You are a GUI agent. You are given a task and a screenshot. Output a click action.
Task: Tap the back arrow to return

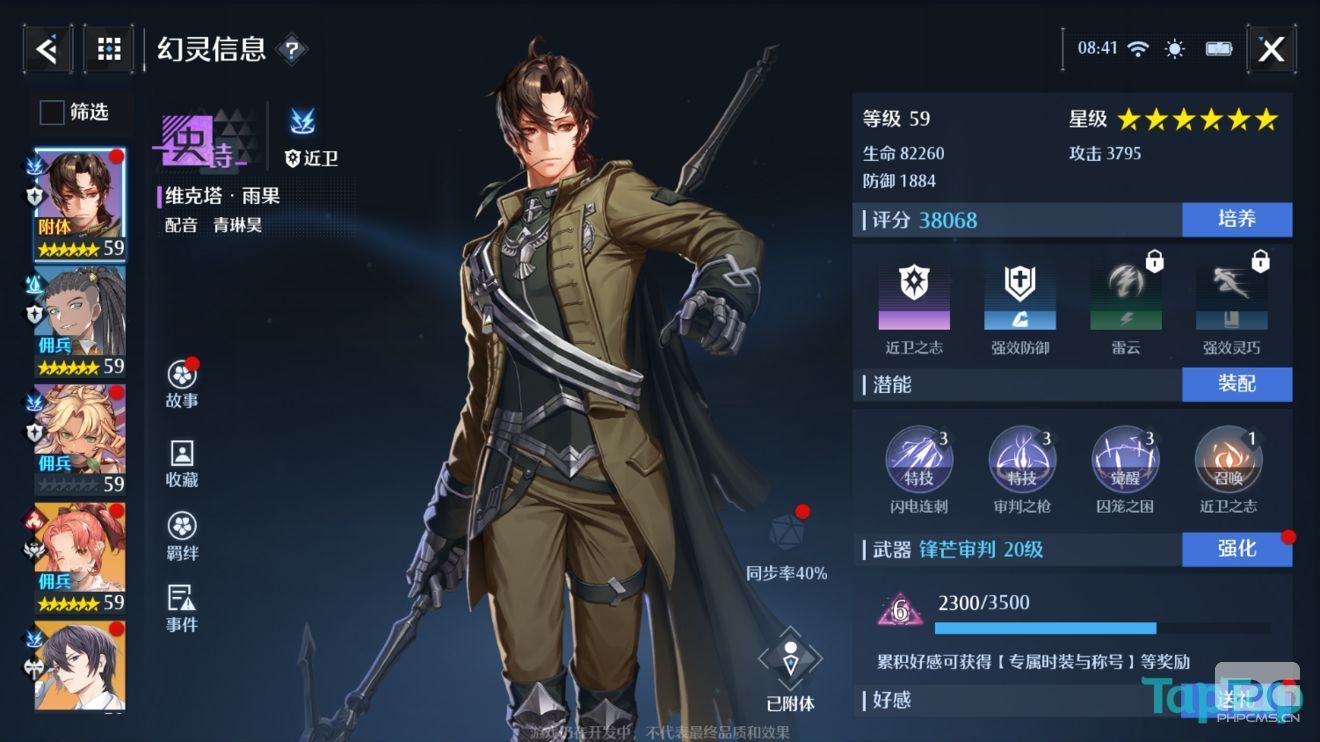pyautogui.click(x=46, y=47)
